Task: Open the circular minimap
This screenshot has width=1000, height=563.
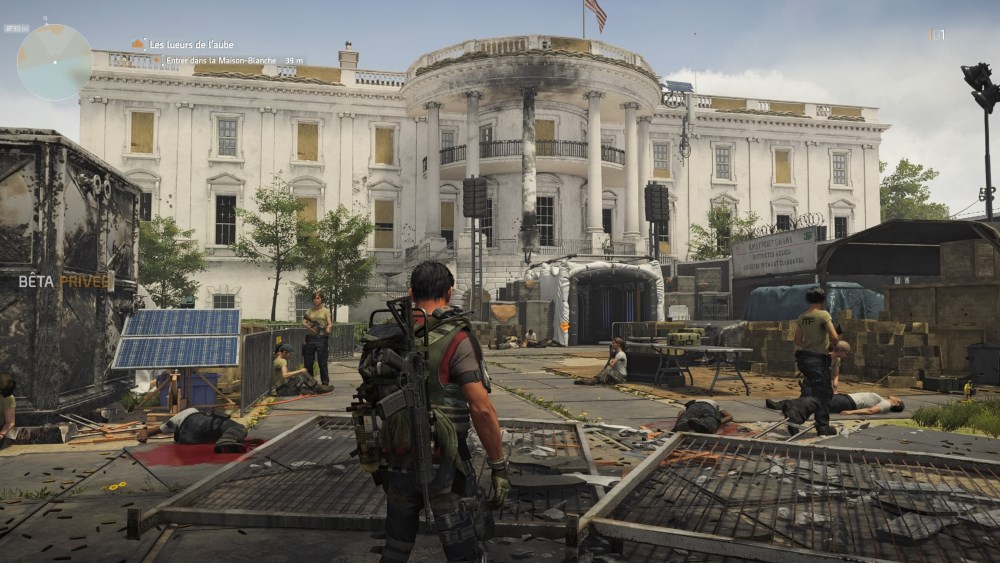Action: 54,62
